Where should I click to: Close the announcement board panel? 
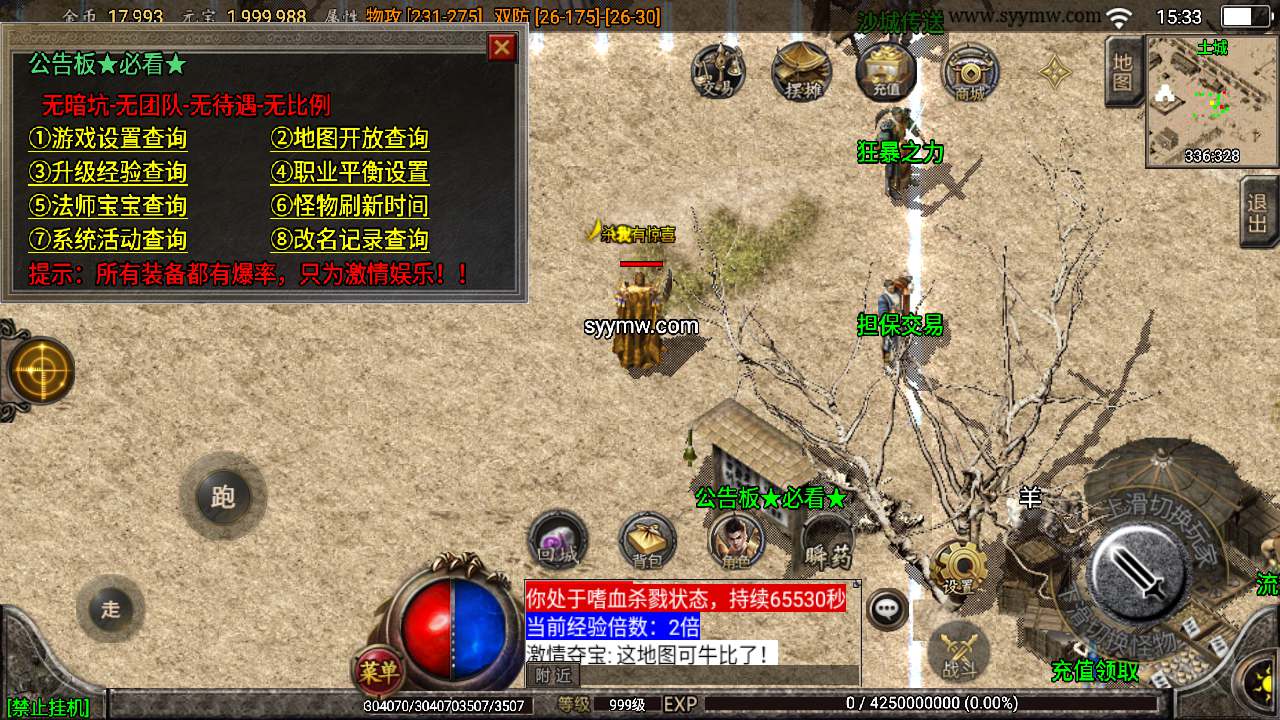point(502,47)
